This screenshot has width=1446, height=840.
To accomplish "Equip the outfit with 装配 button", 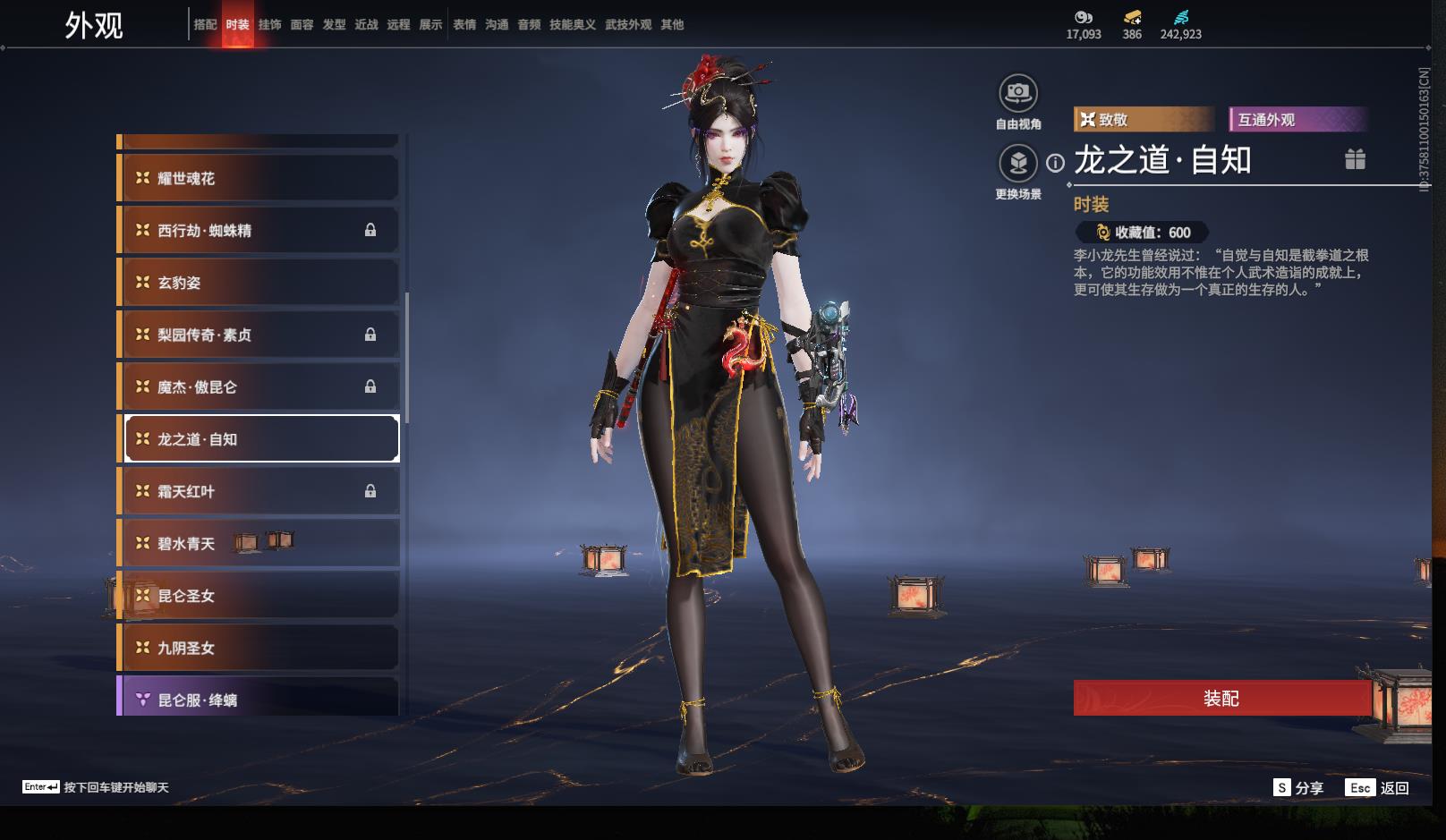I will coord(1221,698).
